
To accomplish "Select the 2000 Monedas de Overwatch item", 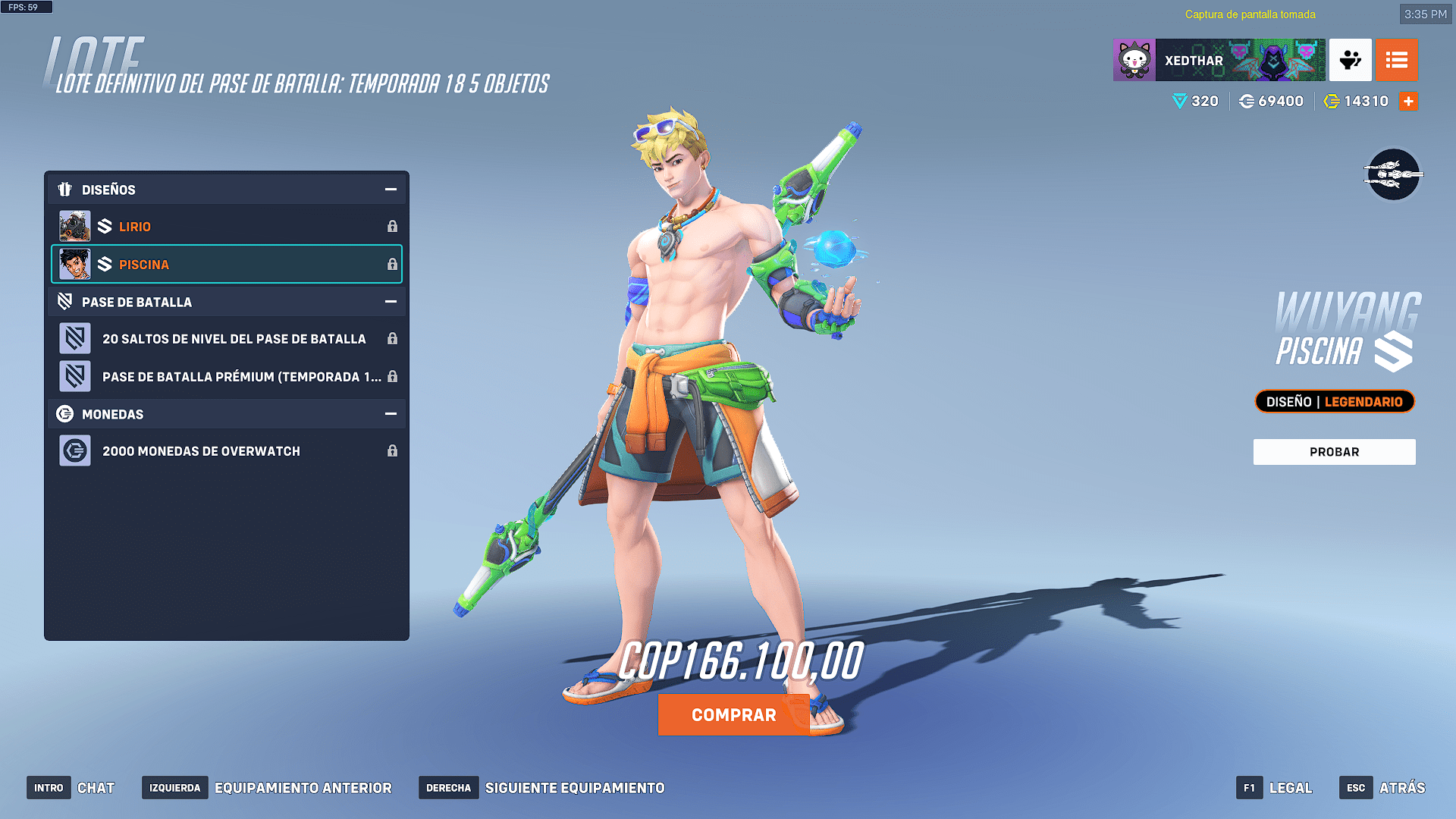I will click(x=226, y=451).
